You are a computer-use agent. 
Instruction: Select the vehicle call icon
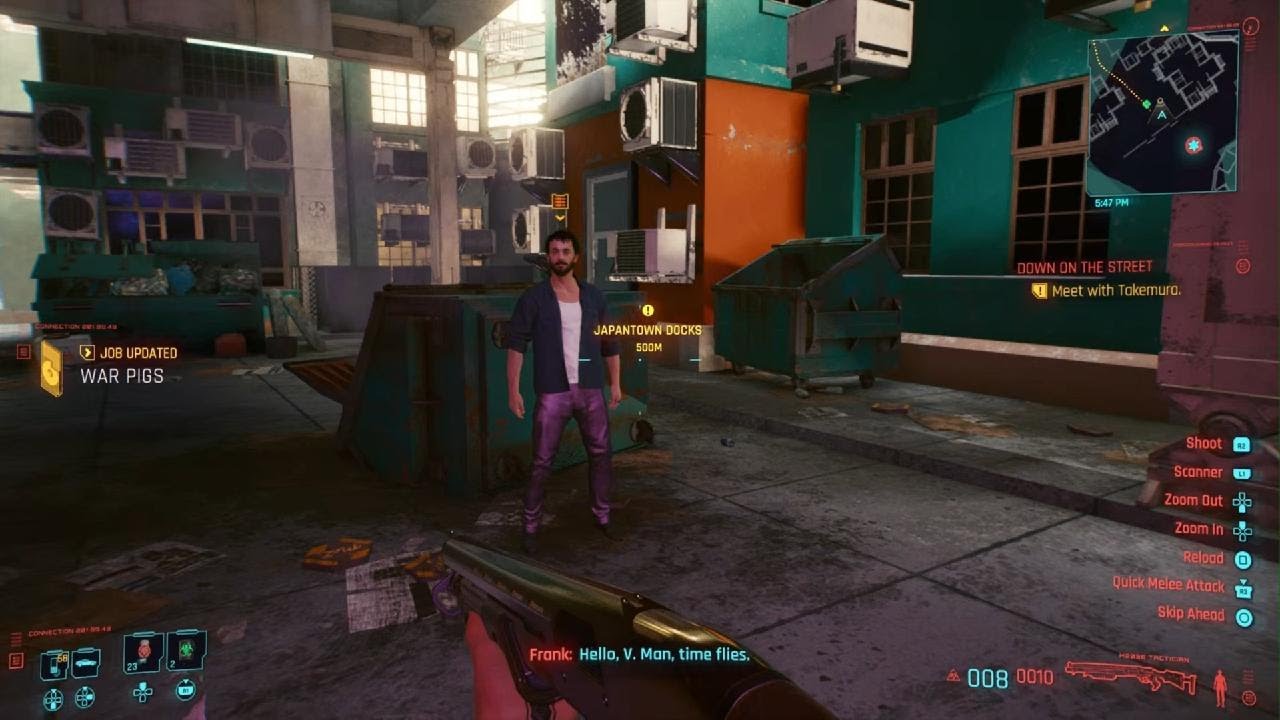pos(85,662)
